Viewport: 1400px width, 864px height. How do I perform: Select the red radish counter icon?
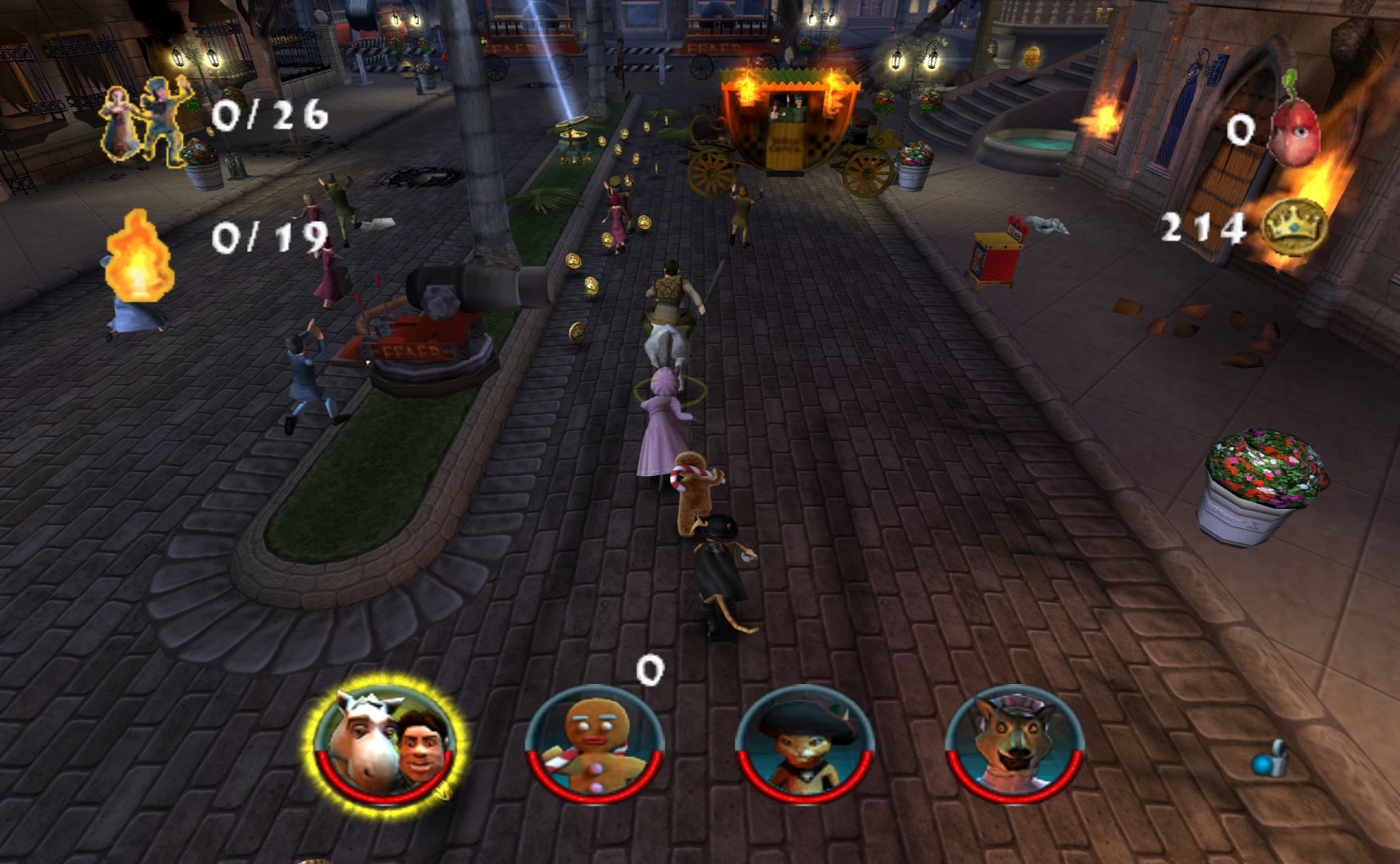pos(1294,126)
